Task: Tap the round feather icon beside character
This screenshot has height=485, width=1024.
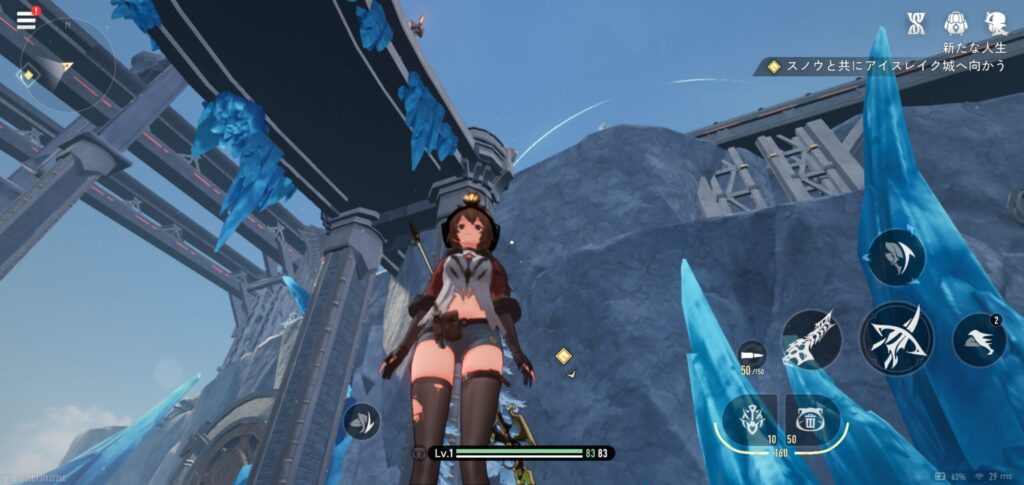Action: [361, 421]
